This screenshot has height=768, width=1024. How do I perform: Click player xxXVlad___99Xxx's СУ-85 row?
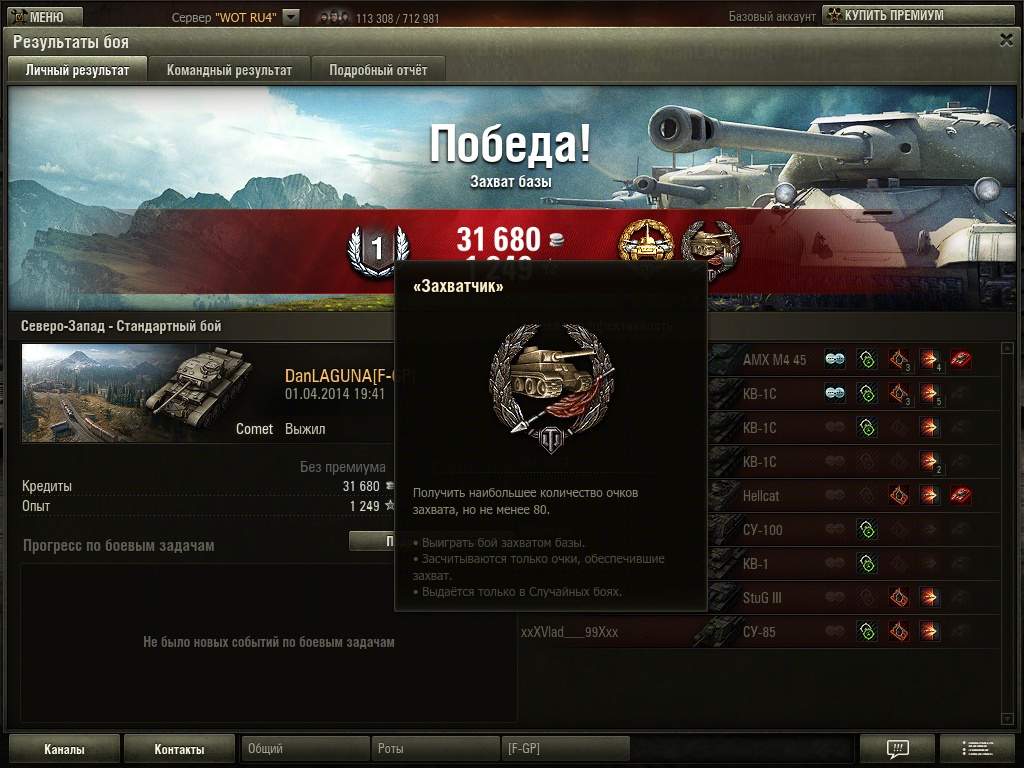(758, 632)
